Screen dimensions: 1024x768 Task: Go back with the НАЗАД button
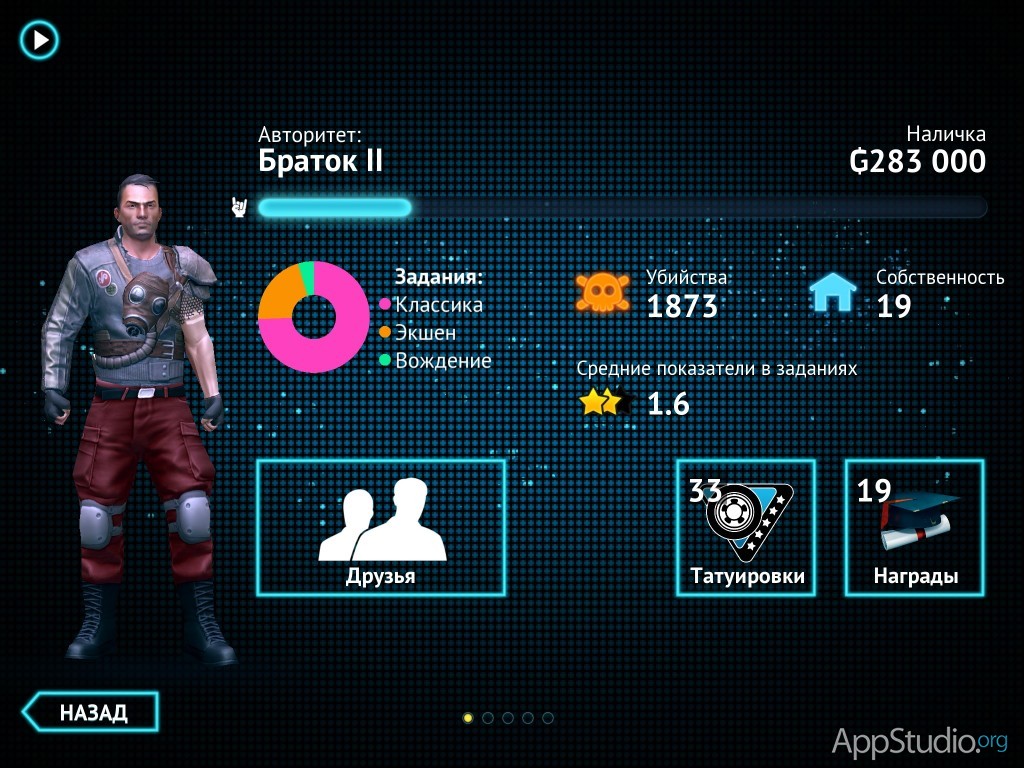click(91, 712)
